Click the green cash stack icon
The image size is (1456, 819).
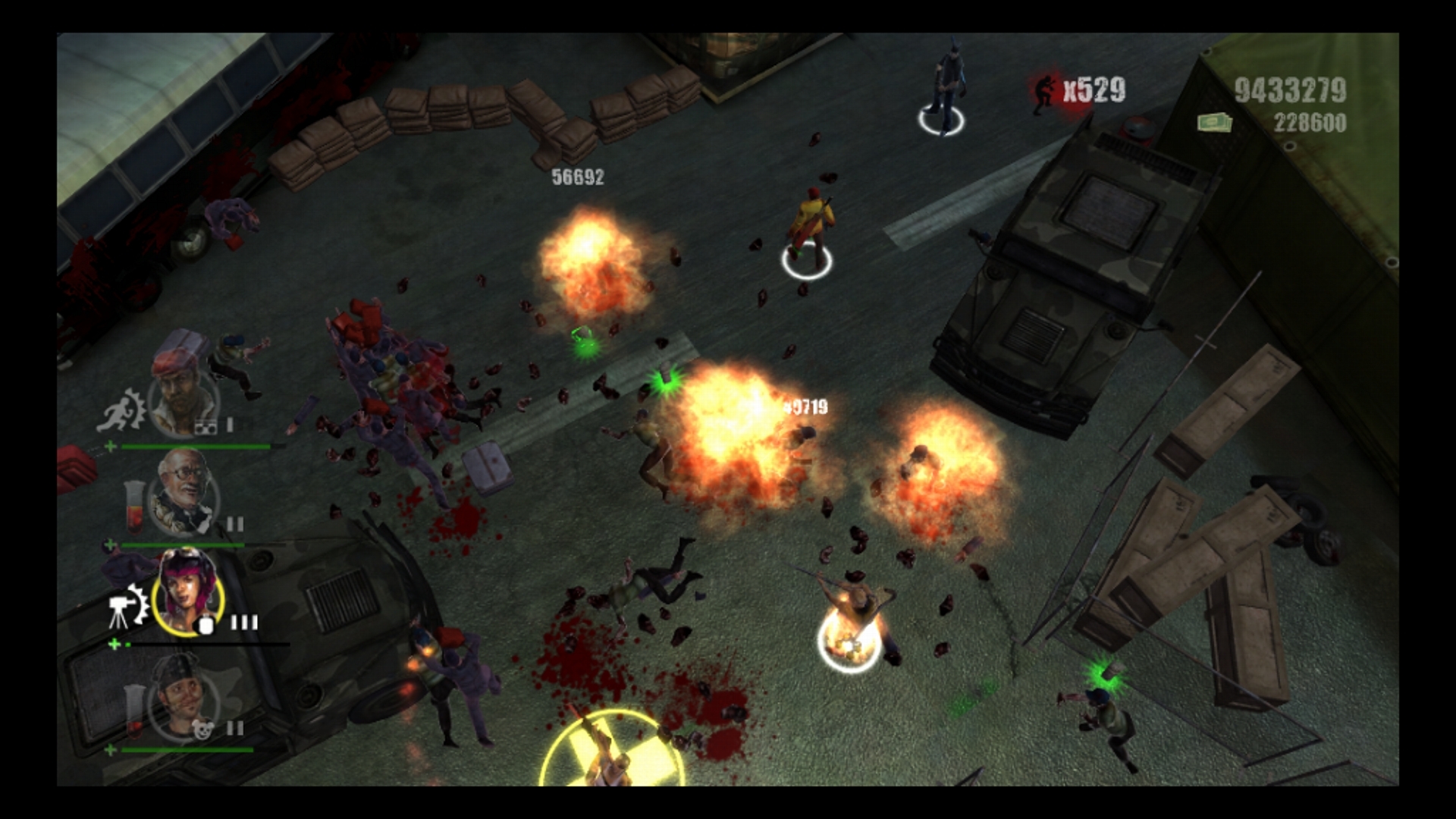1213,122
